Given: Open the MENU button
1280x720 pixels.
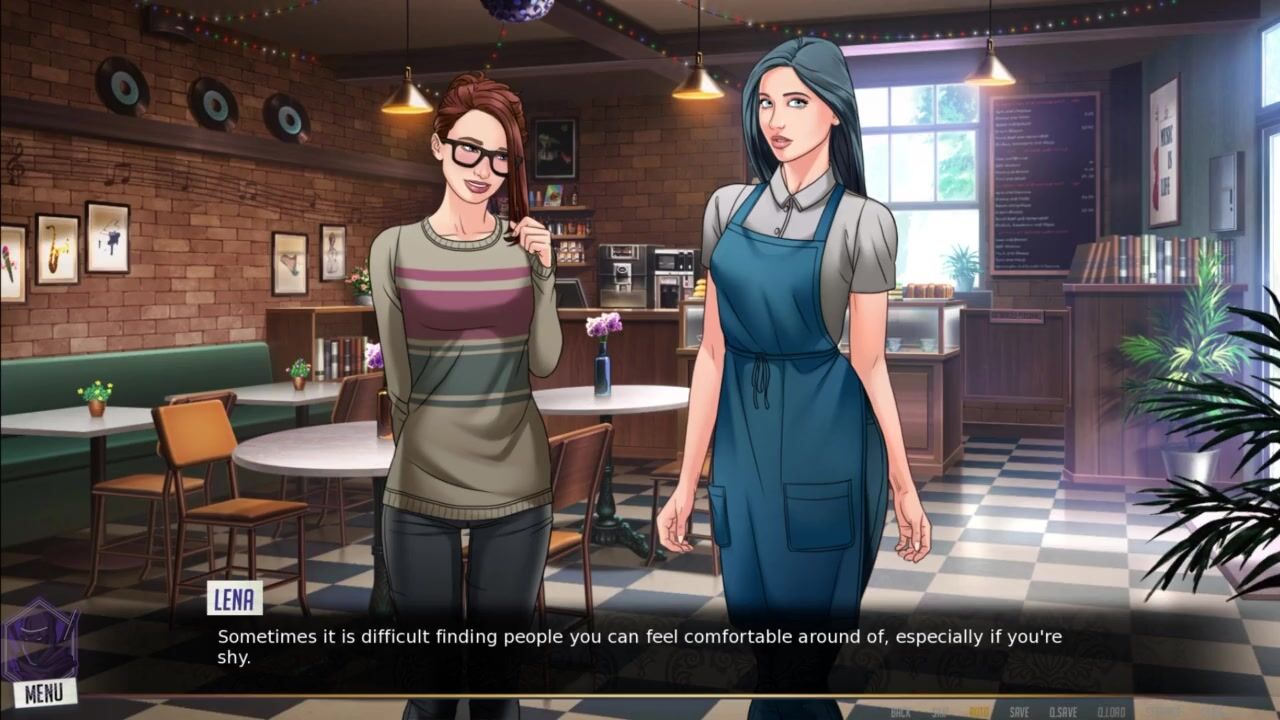Looking at the screenshot, I should point(44,692).
